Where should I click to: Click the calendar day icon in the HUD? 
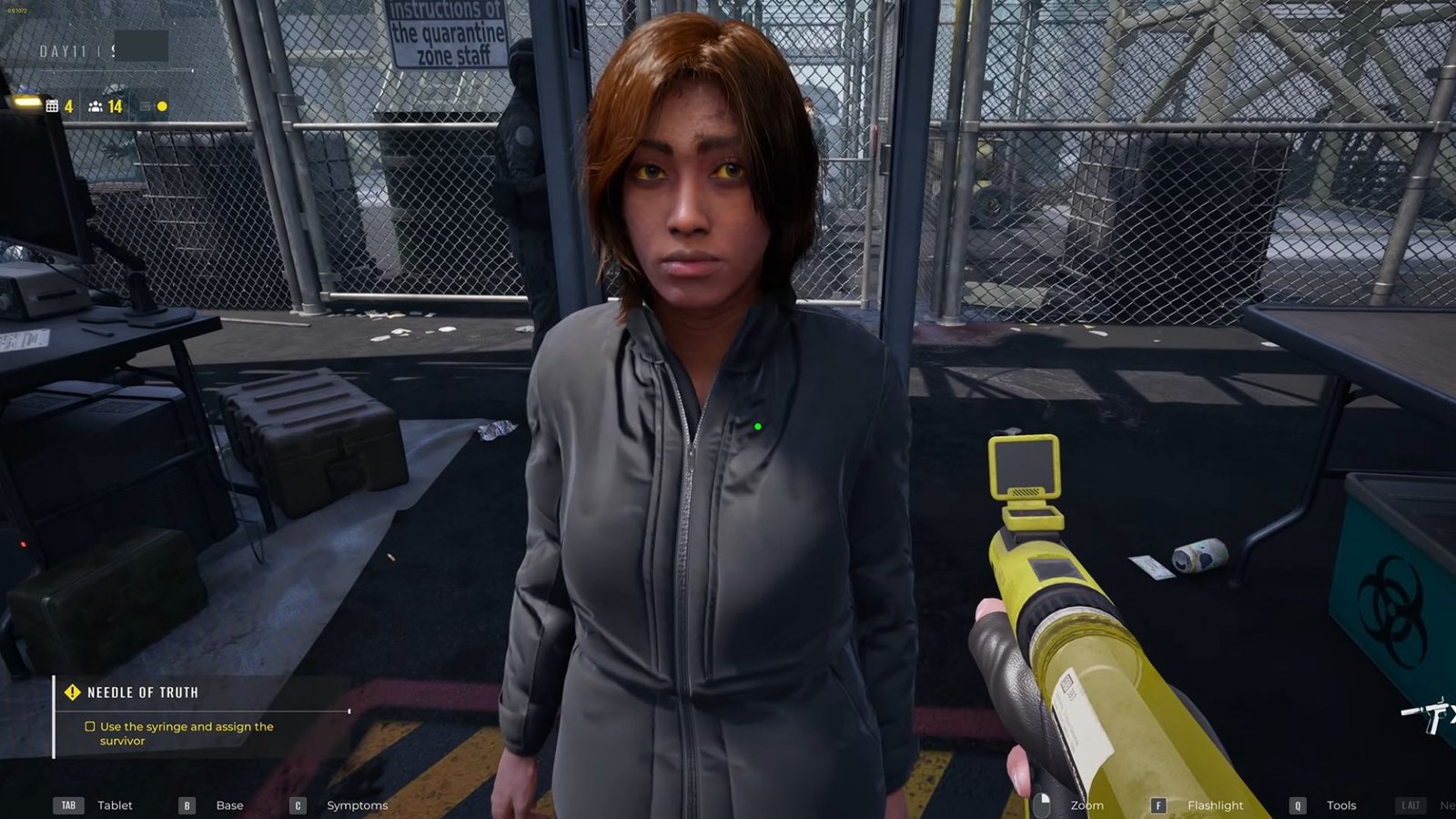pos(51,106)
